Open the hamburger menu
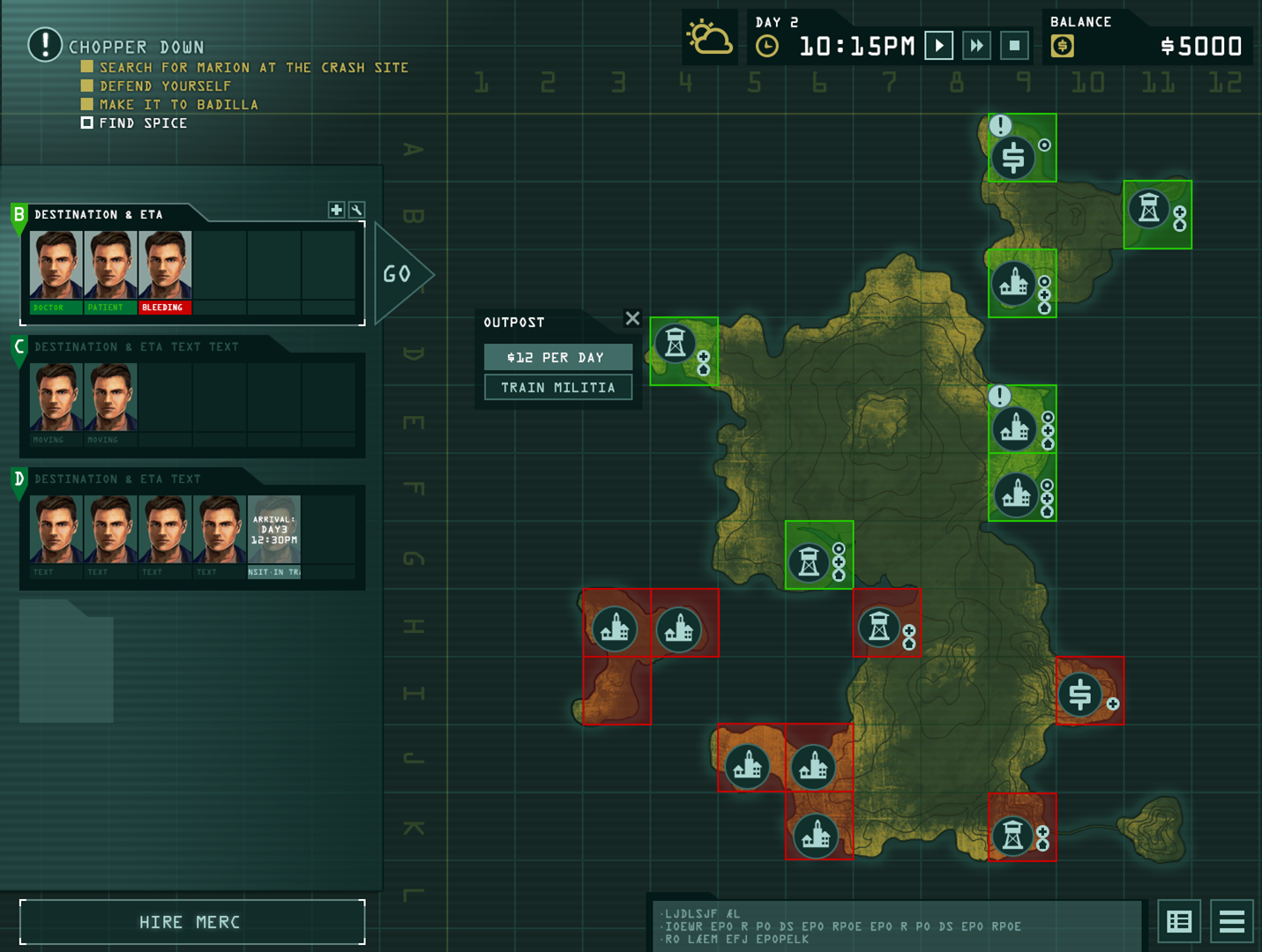Viewport: 1262px width, 952px height. coord(1231,922)
